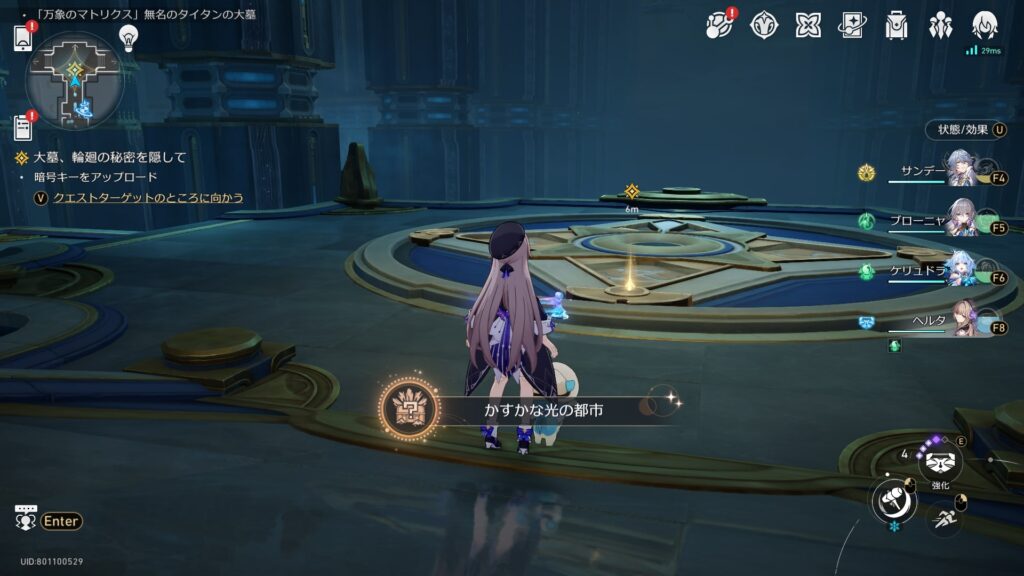Activate the 強化 technique skill icon
Screen dimensions: 1024x576
pyautogui.click(x=939, y=462)
